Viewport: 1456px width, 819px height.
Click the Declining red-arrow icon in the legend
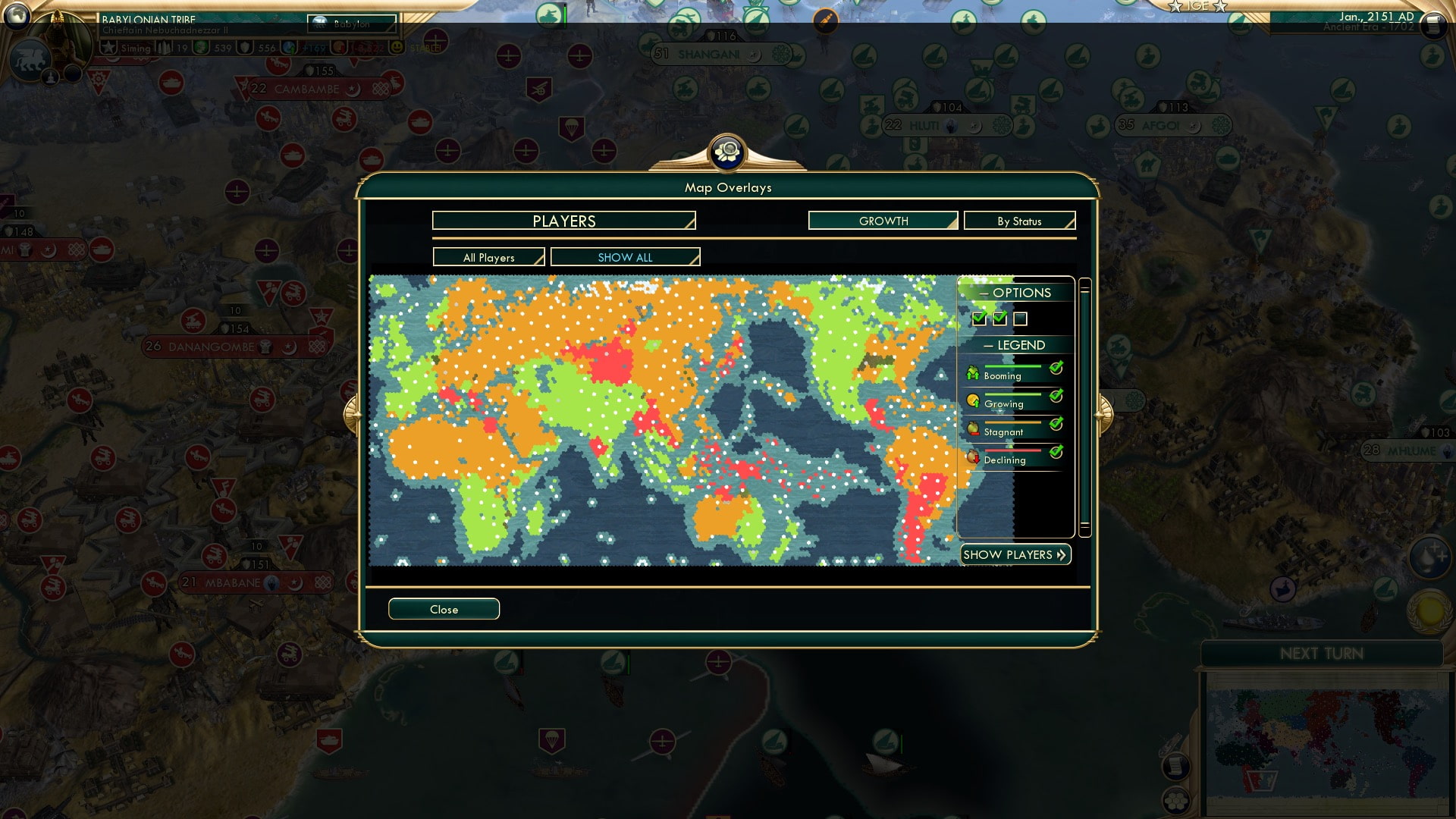click(x=973, y=457)
